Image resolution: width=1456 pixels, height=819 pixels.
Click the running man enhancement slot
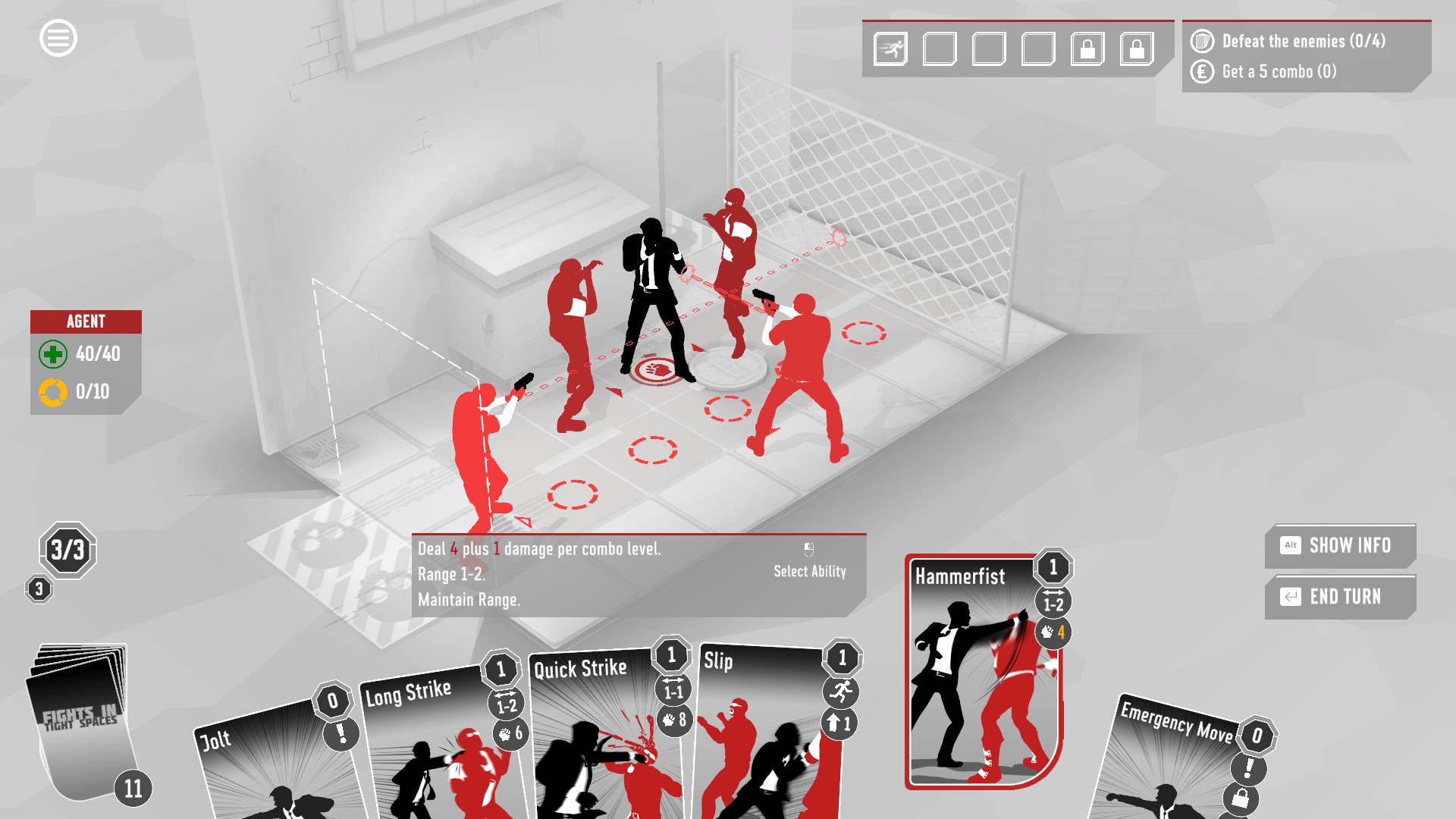[890, 49]
